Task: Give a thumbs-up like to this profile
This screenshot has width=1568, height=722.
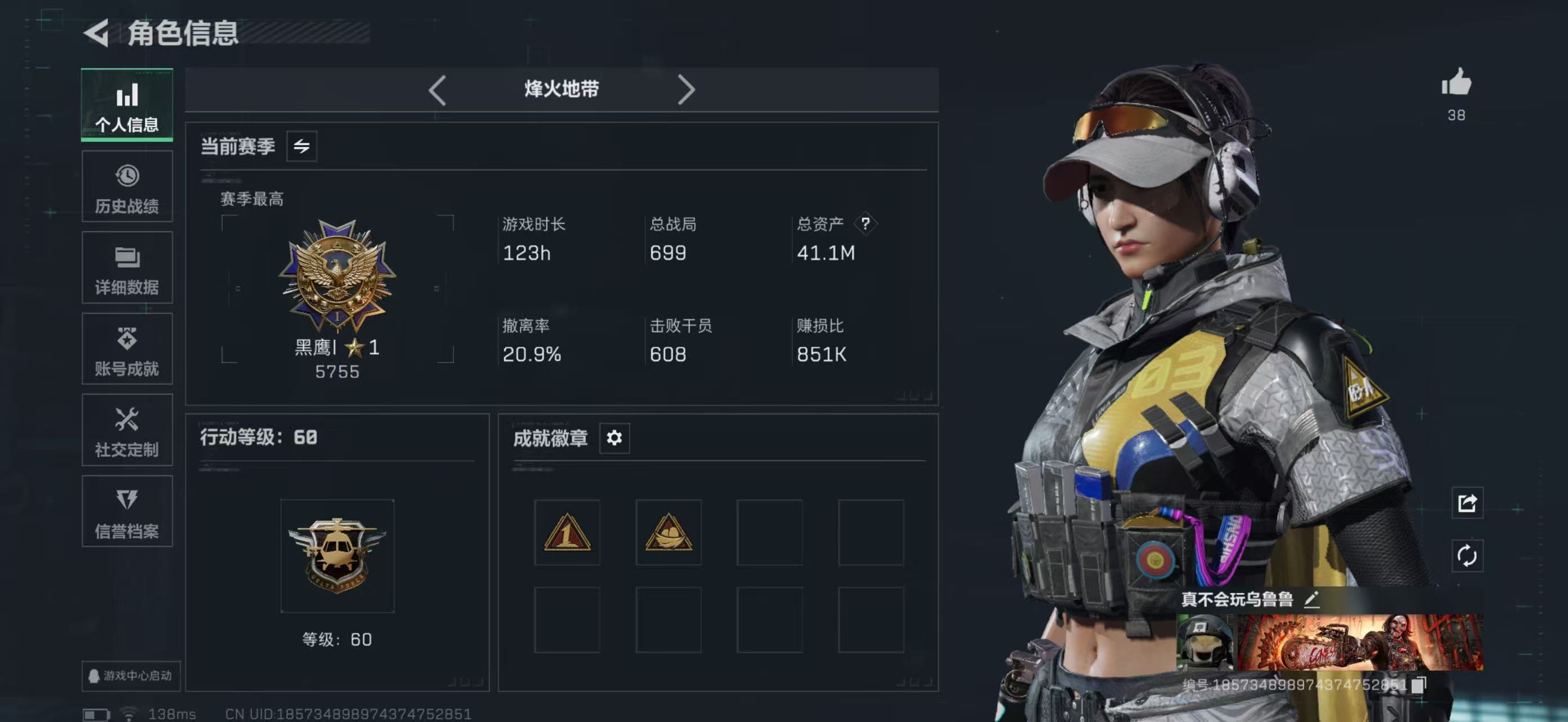Action: pyautogui.click(x=1456, y=83)
